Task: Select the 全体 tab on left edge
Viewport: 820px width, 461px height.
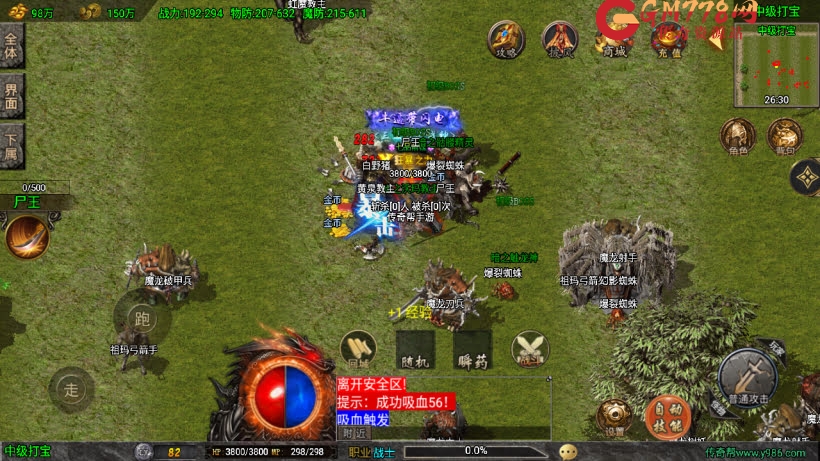Action: pos(11,46)
